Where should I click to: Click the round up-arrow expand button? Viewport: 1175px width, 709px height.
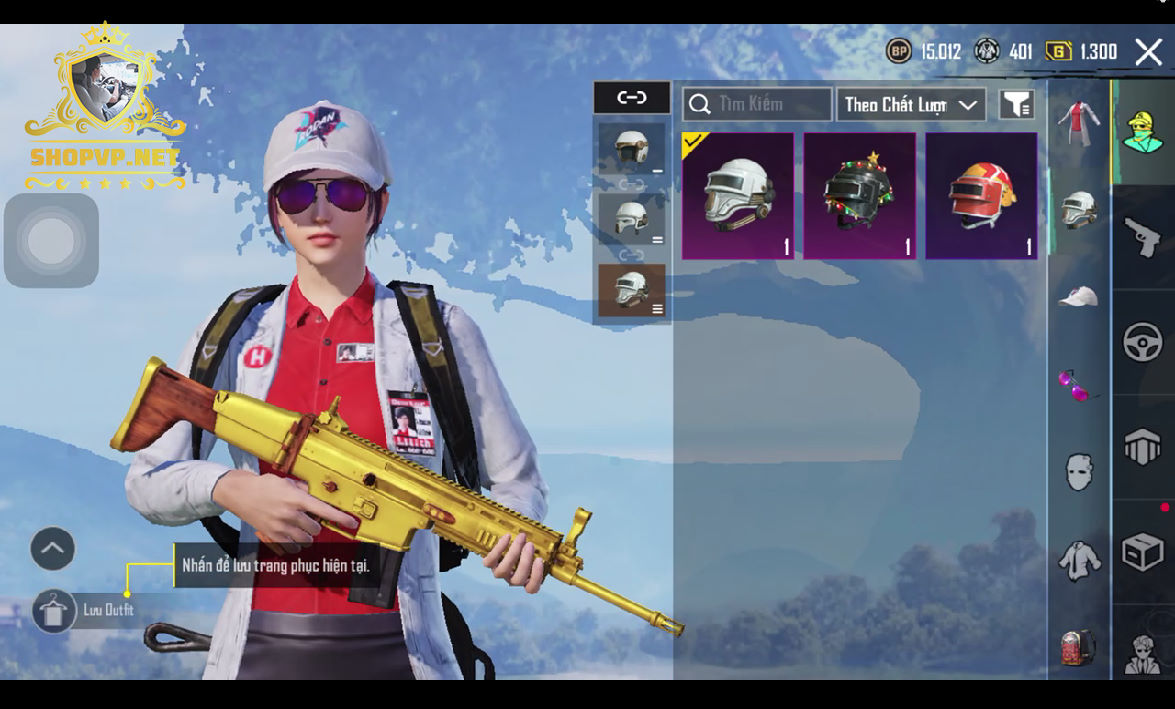(x=53, y=548)
